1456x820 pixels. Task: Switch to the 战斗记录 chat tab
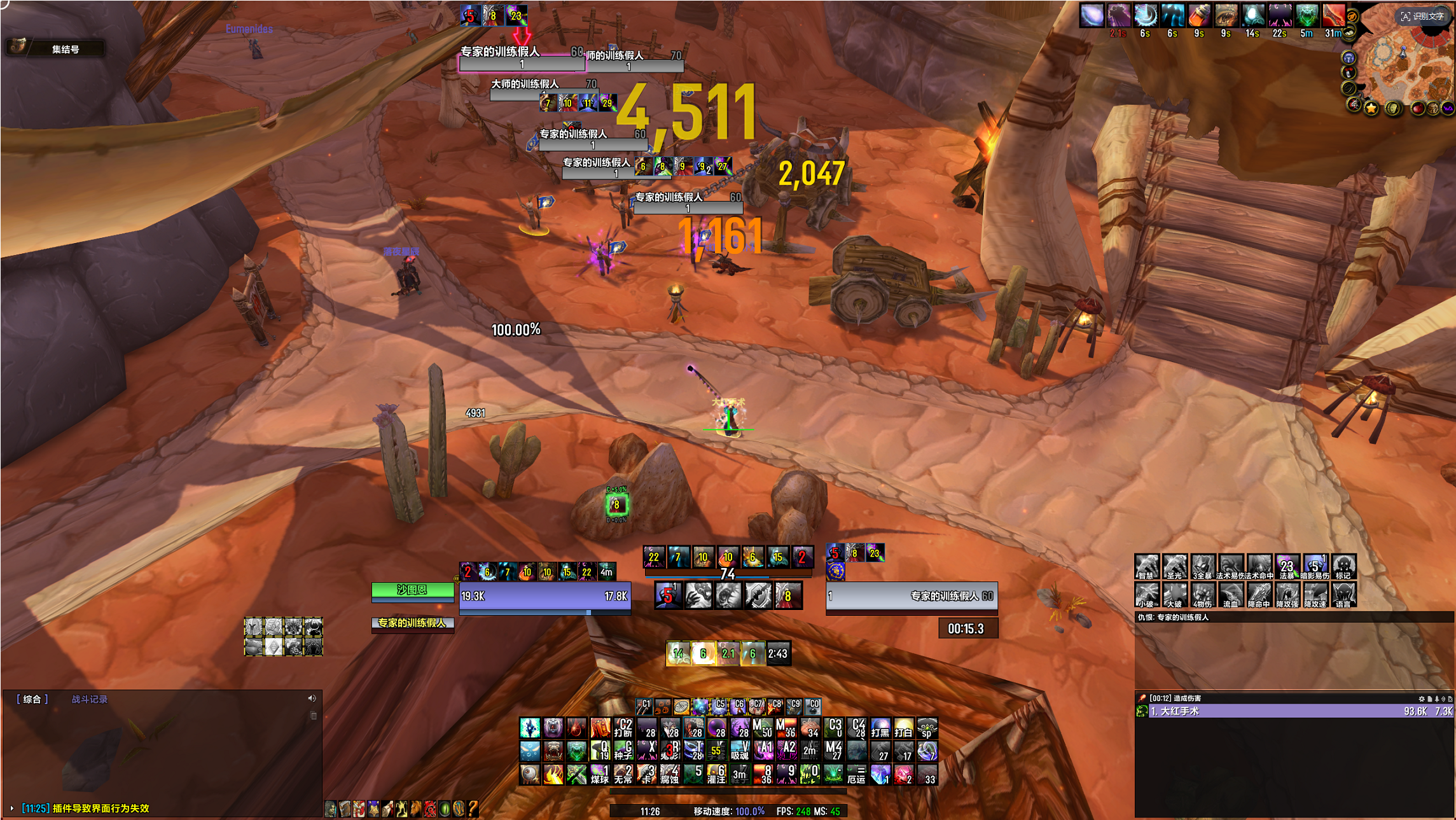pos(89,699)
